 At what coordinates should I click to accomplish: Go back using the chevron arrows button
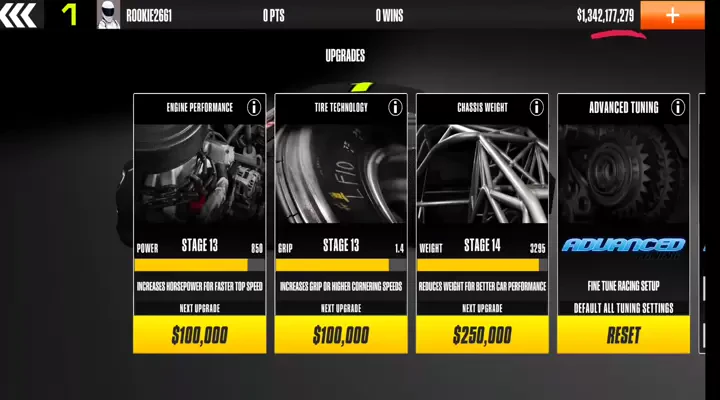pyautogui.click(x=20, y=14)
